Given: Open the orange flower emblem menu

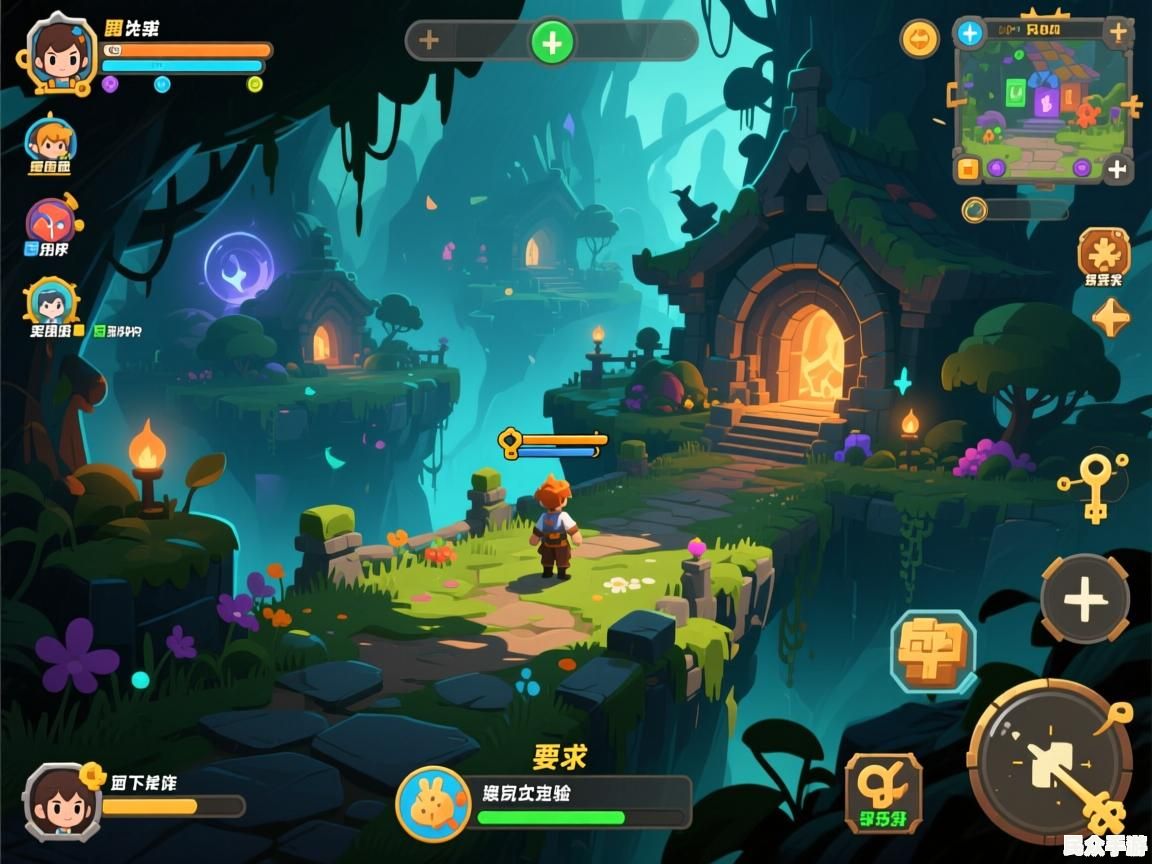Looking at the screenshot, I should click(1103, 251).
